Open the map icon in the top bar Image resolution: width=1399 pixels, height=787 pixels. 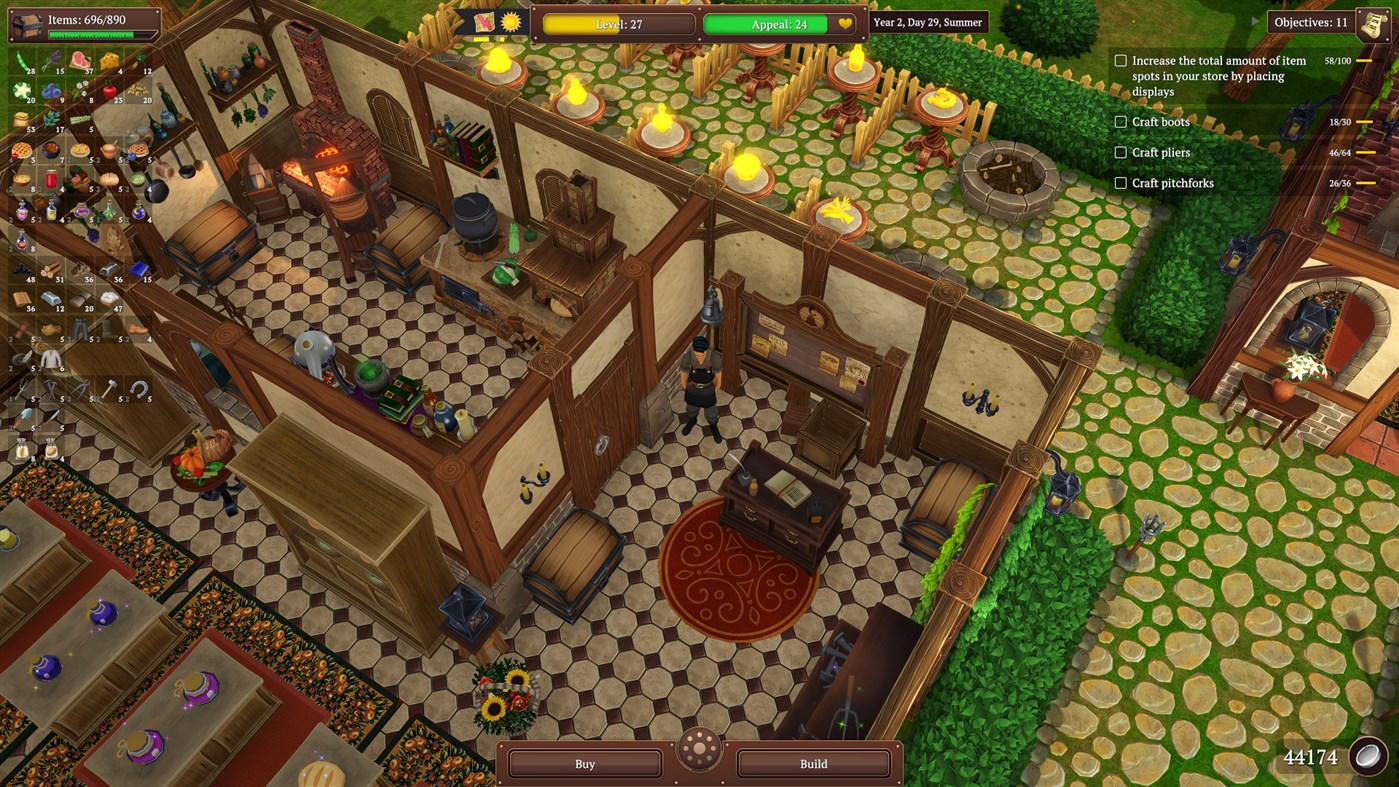(x=484, y=23)
